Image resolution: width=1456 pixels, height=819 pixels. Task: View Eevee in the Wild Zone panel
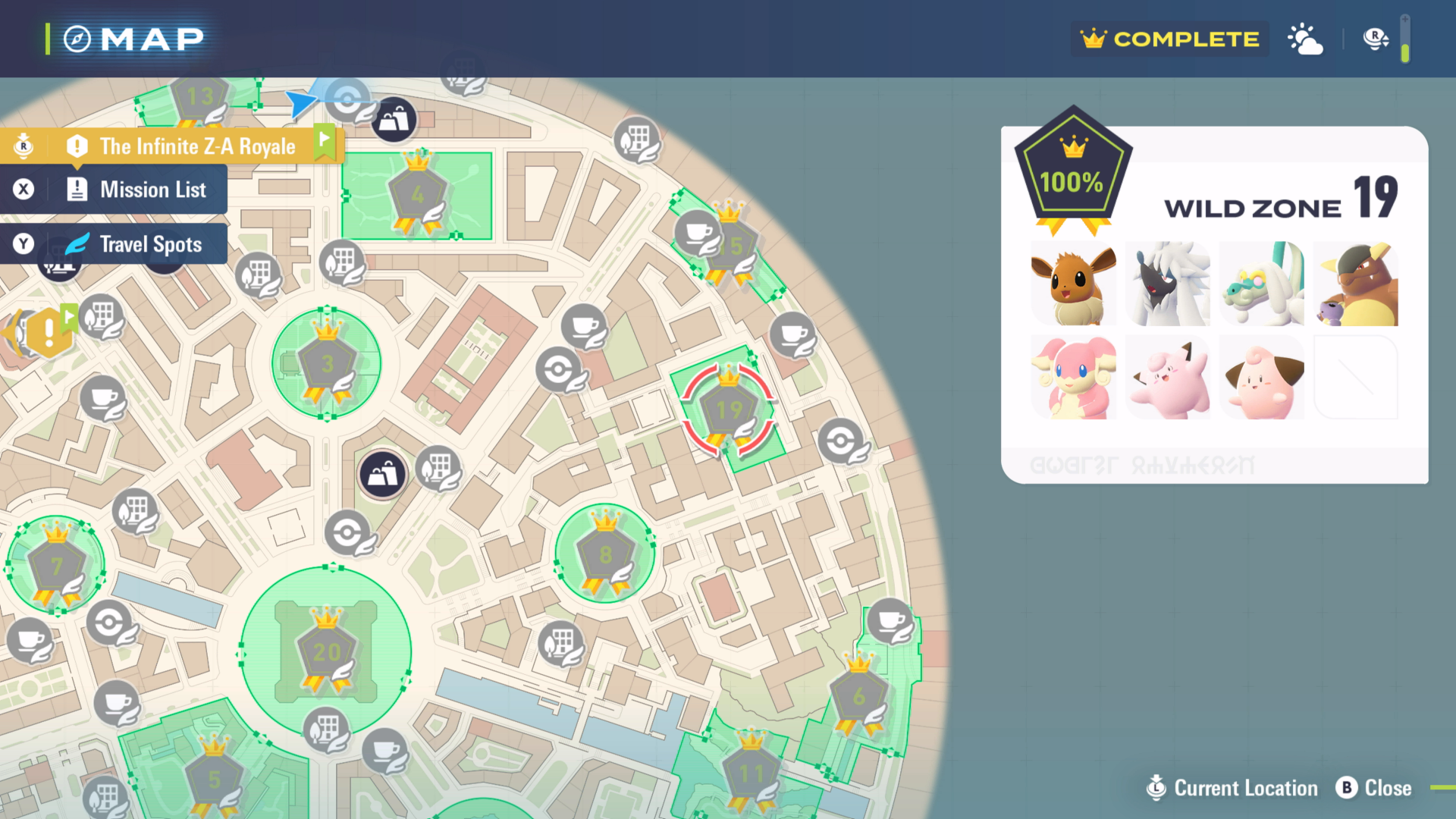tap(1073, 284)
